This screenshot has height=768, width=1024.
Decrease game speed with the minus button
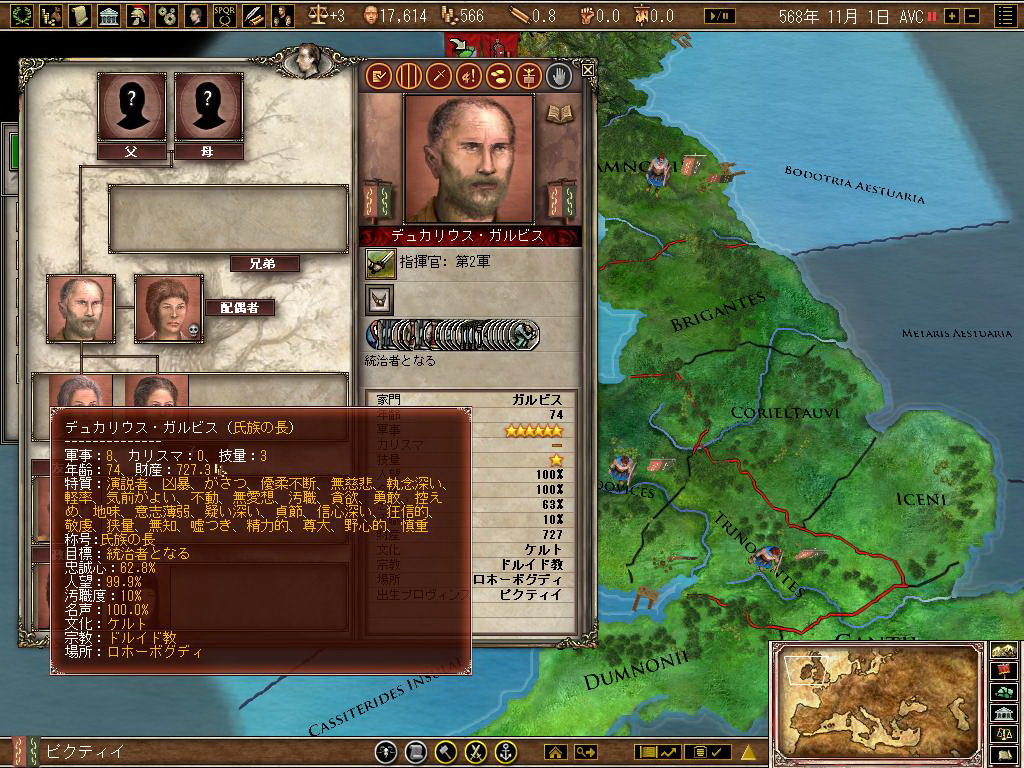click(x=968, y=16)
